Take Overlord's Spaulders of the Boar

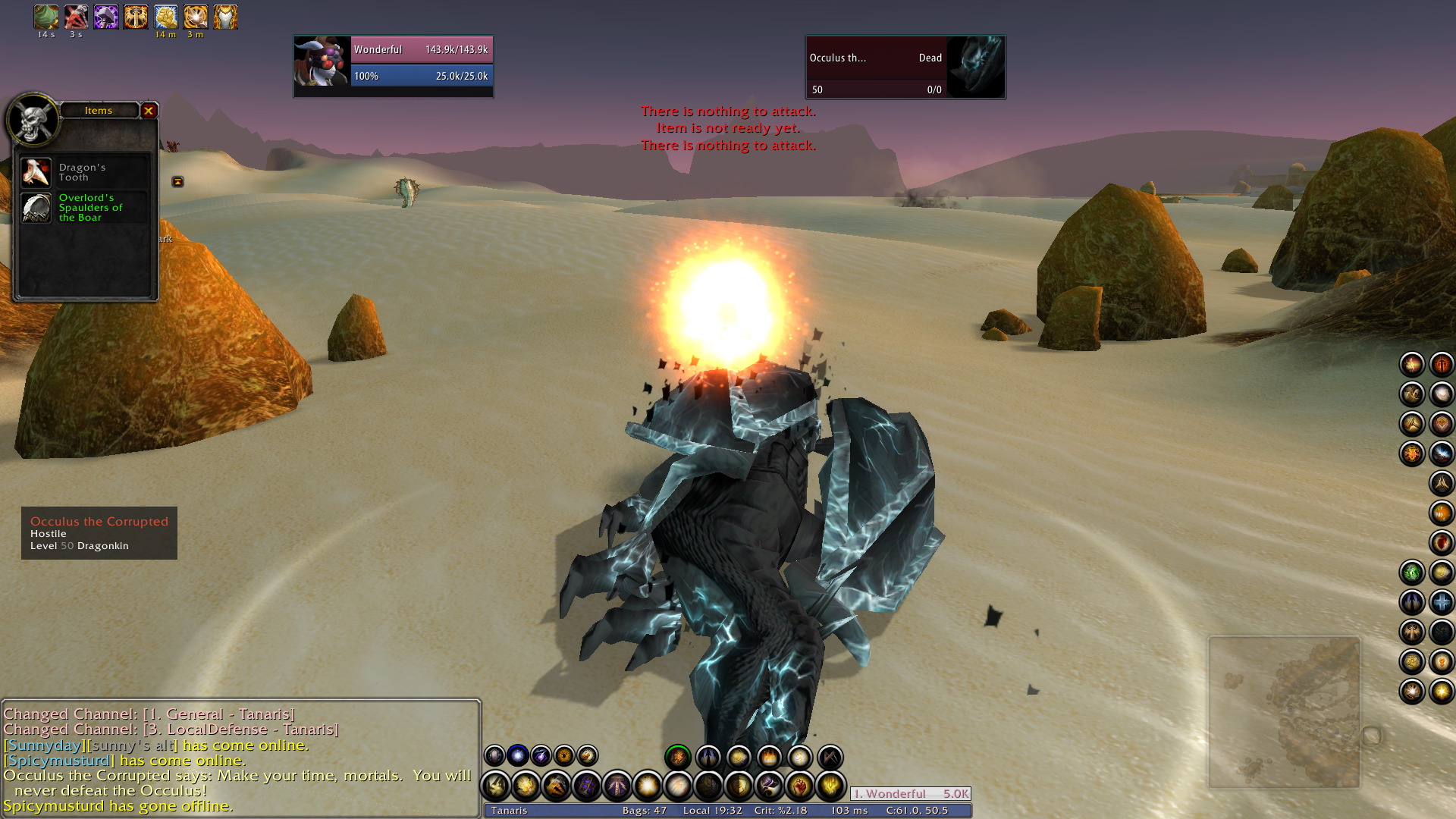pos(36,208)
